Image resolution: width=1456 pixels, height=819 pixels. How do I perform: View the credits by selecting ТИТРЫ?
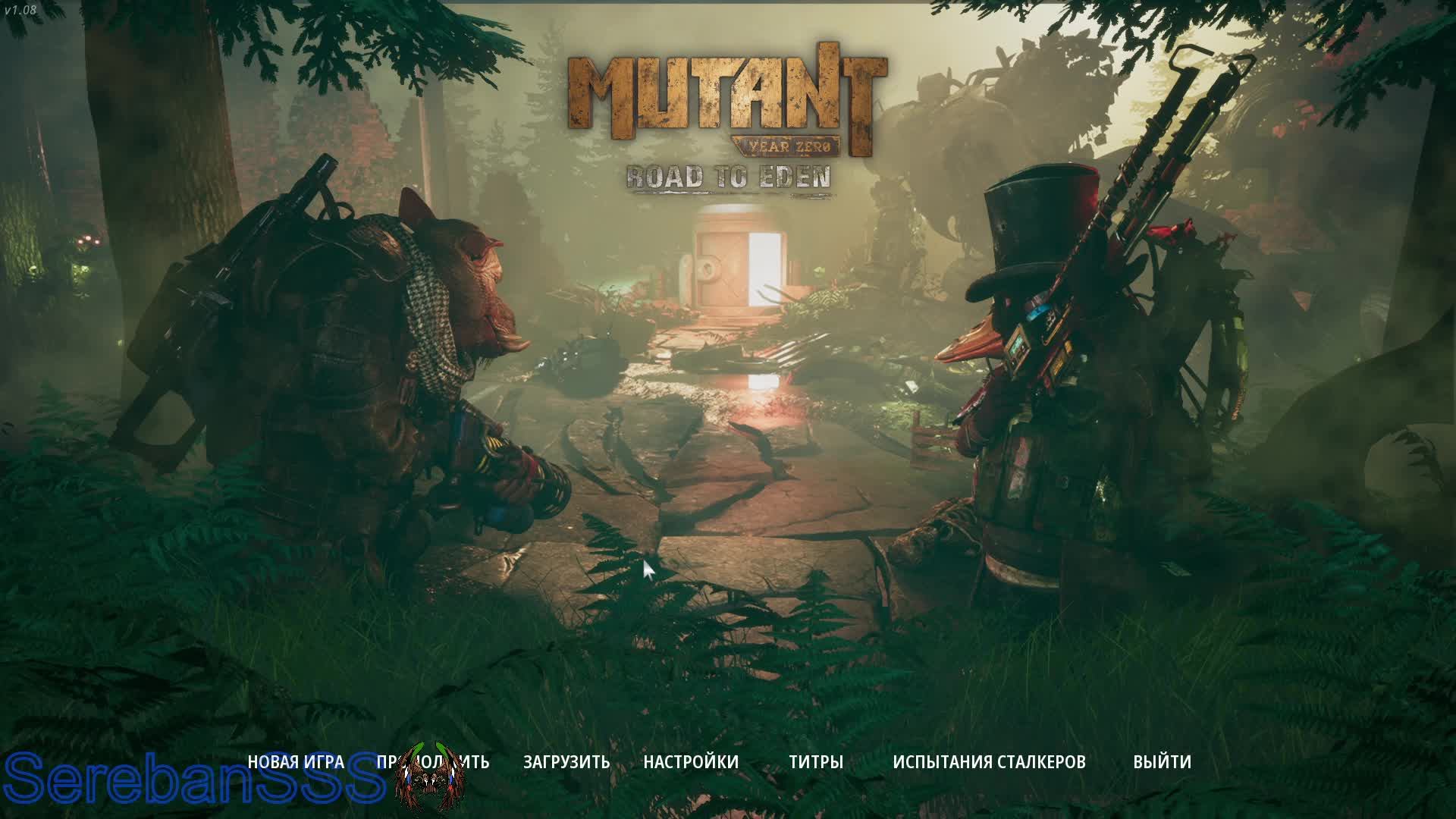[x=817, y=762]
